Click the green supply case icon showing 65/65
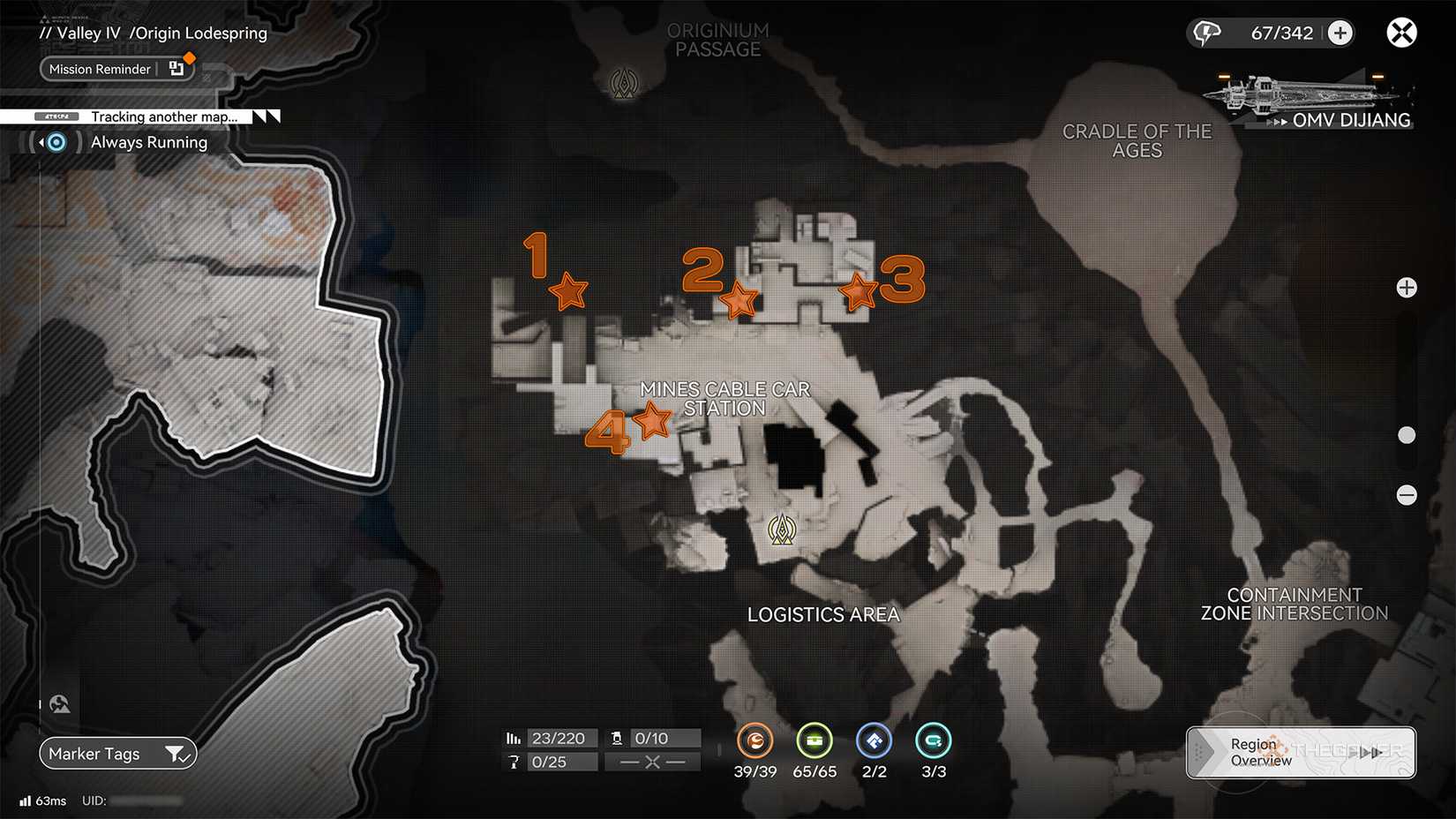 click(814, 742)
